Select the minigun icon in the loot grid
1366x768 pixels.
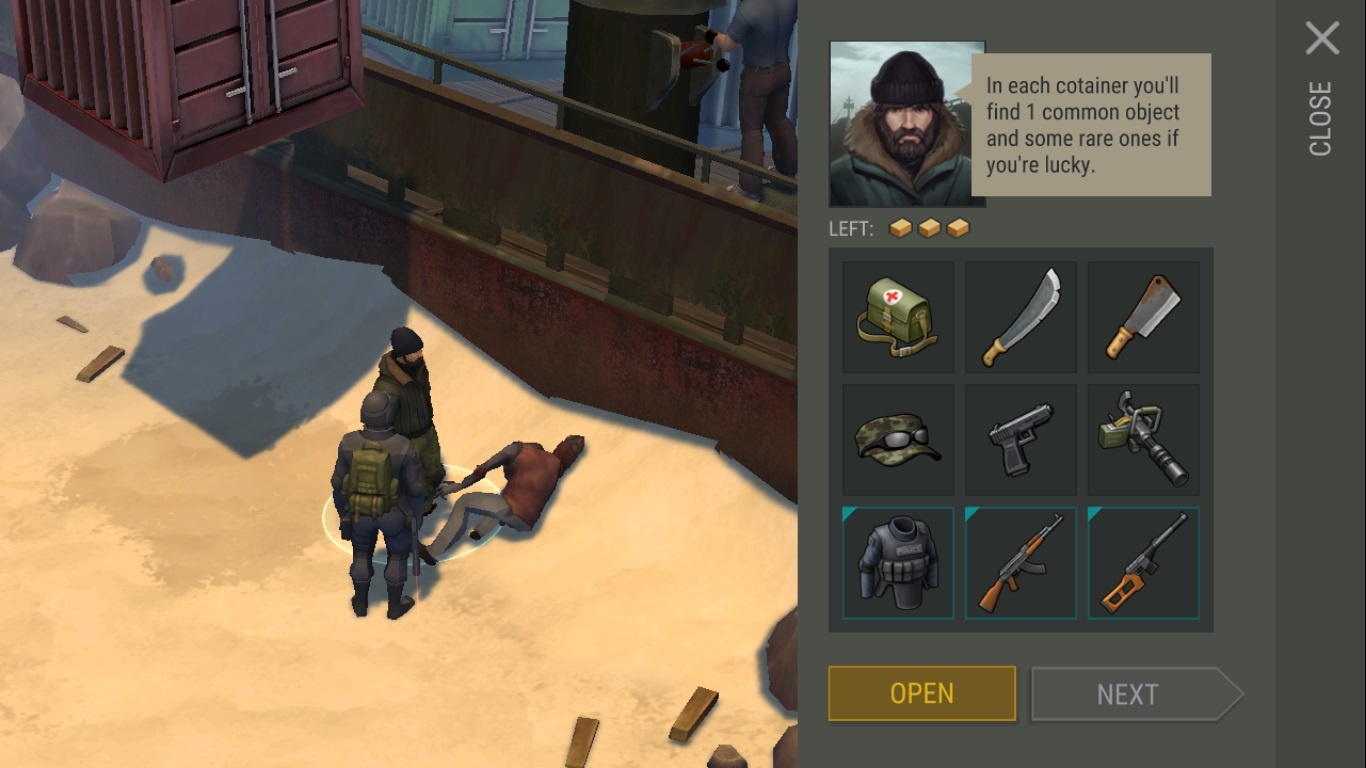(1143, 439)
